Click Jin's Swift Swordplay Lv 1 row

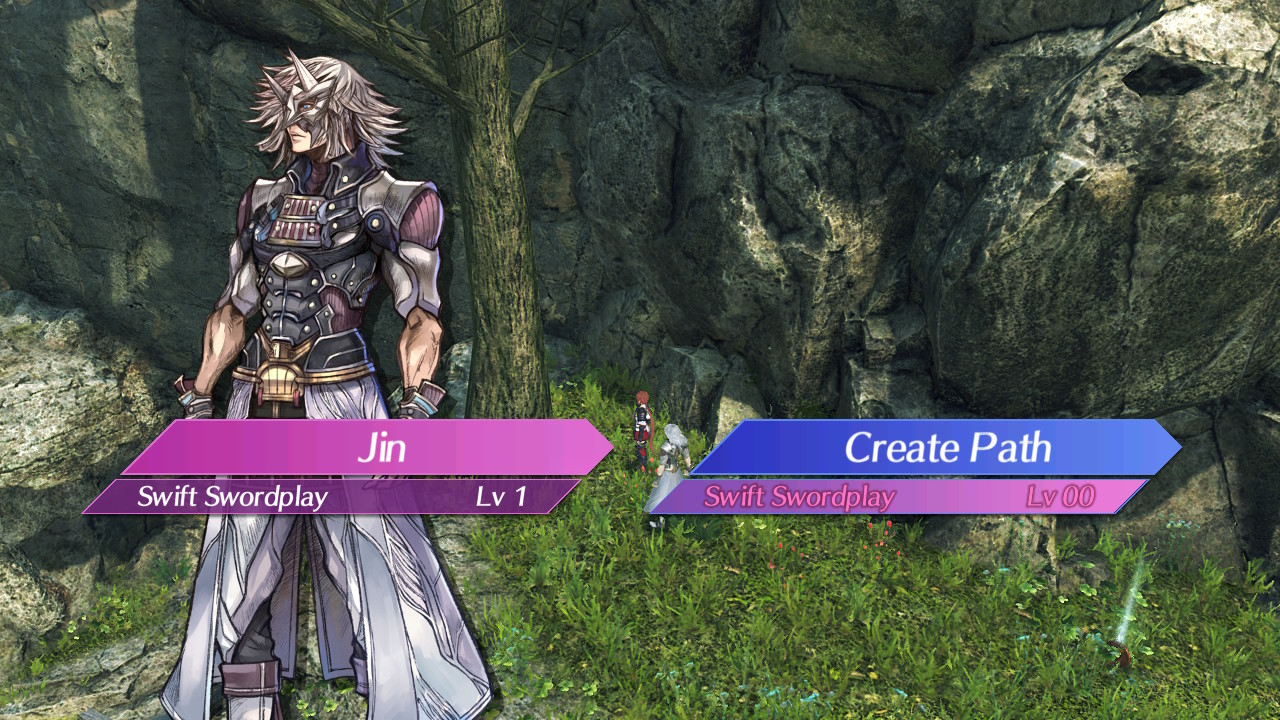[332, 497]
